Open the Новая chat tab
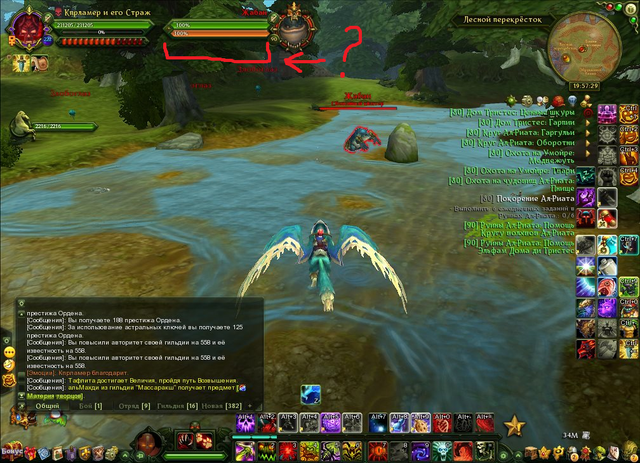The height and width of the screenshot is (463, 640). coord(220,405)
